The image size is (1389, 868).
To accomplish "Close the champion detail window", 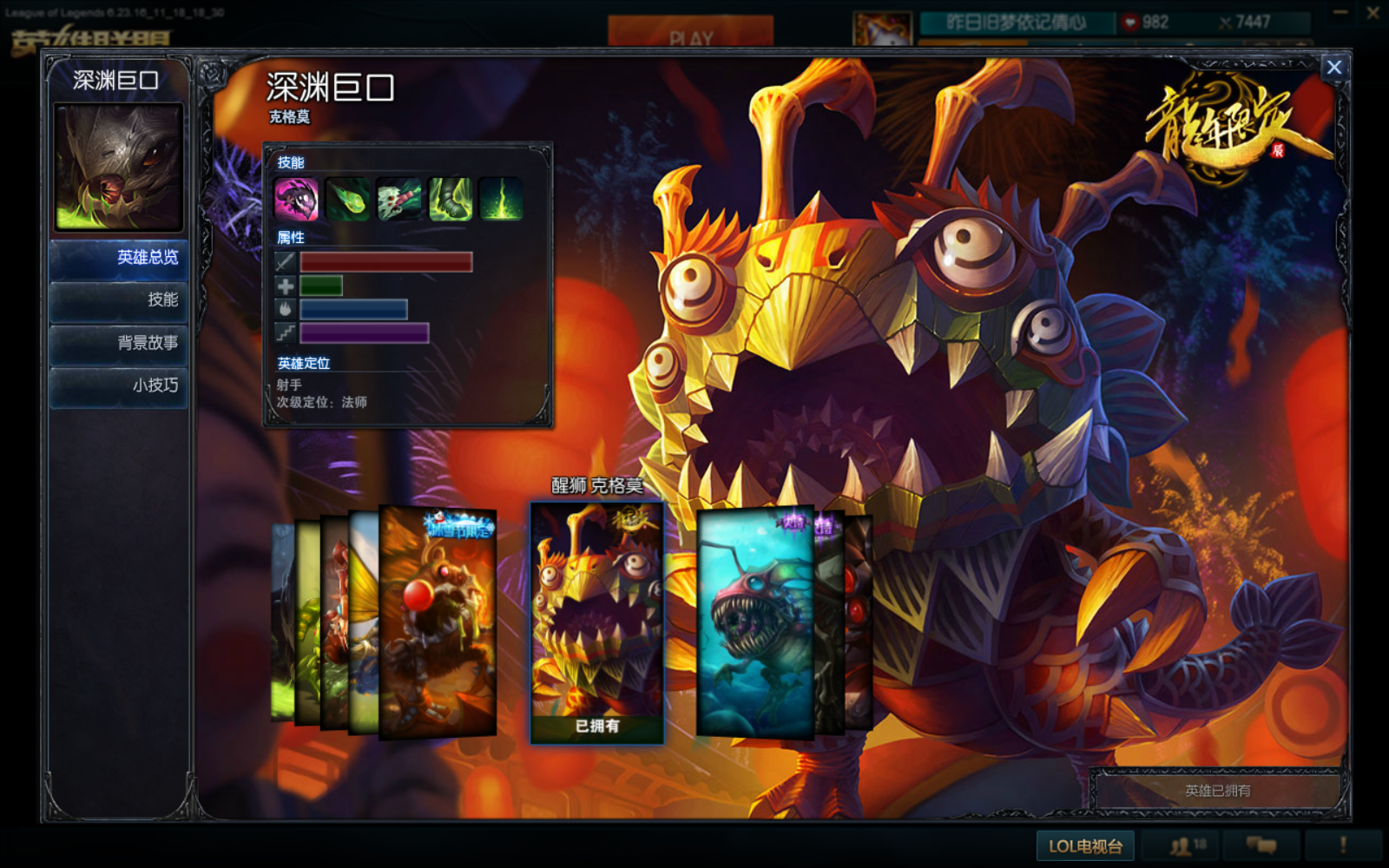I will (1333, 68).
